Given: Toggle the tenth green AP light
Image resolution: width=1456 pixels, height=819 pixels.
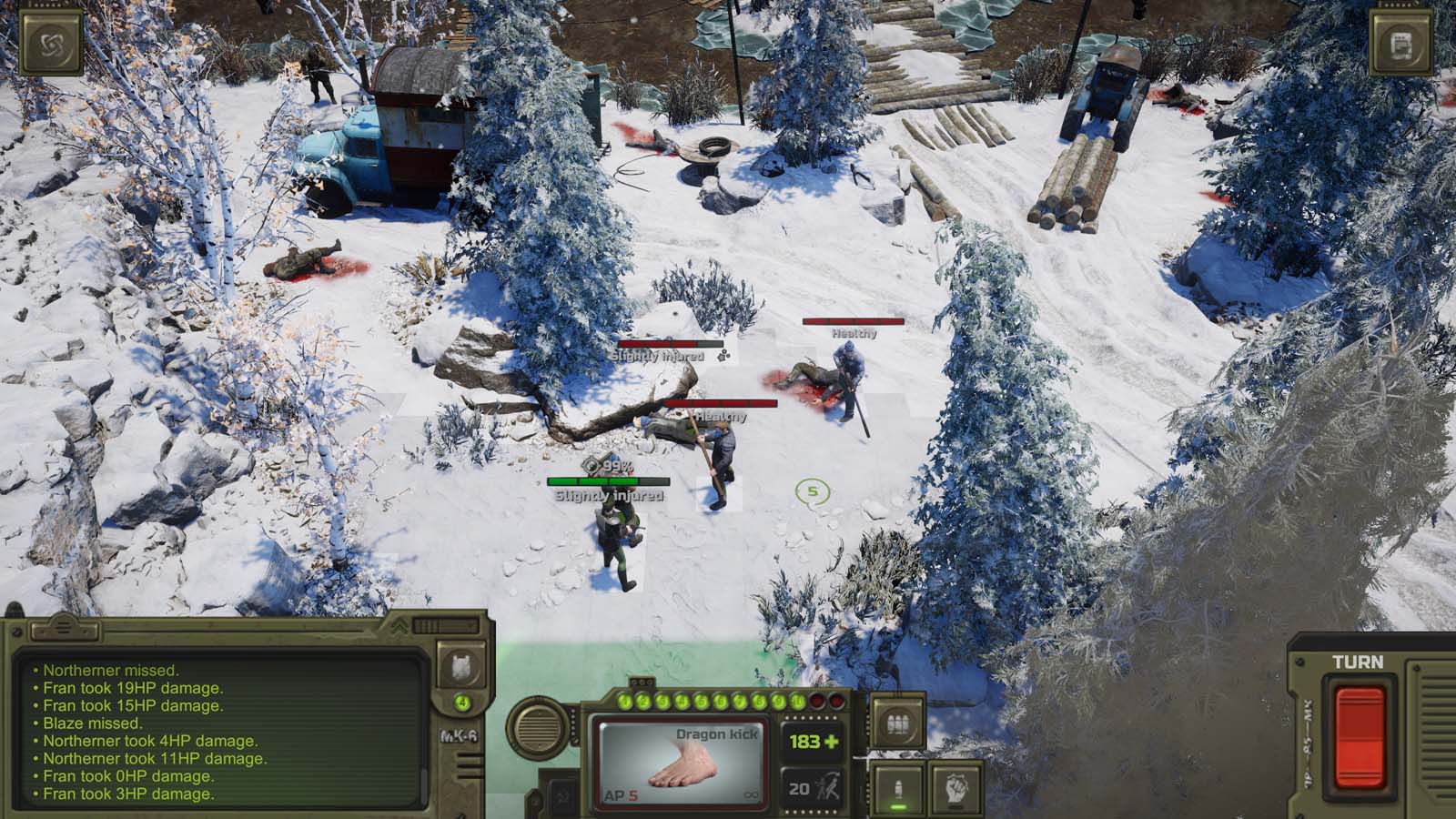Looking at the screenshot, I should 796,702.
